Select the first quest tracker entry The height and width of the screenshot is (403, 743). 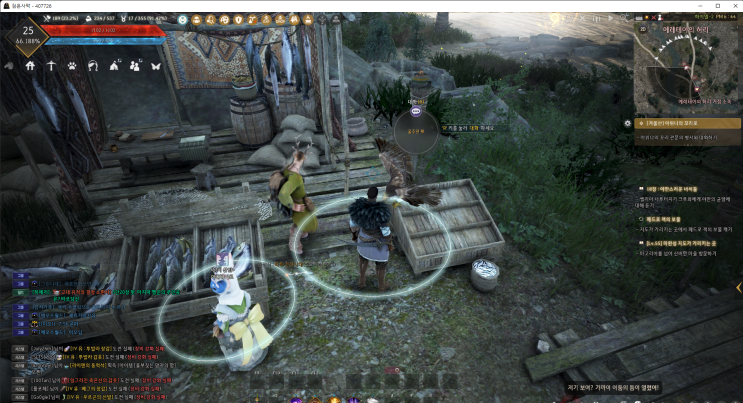pos(690,123)
